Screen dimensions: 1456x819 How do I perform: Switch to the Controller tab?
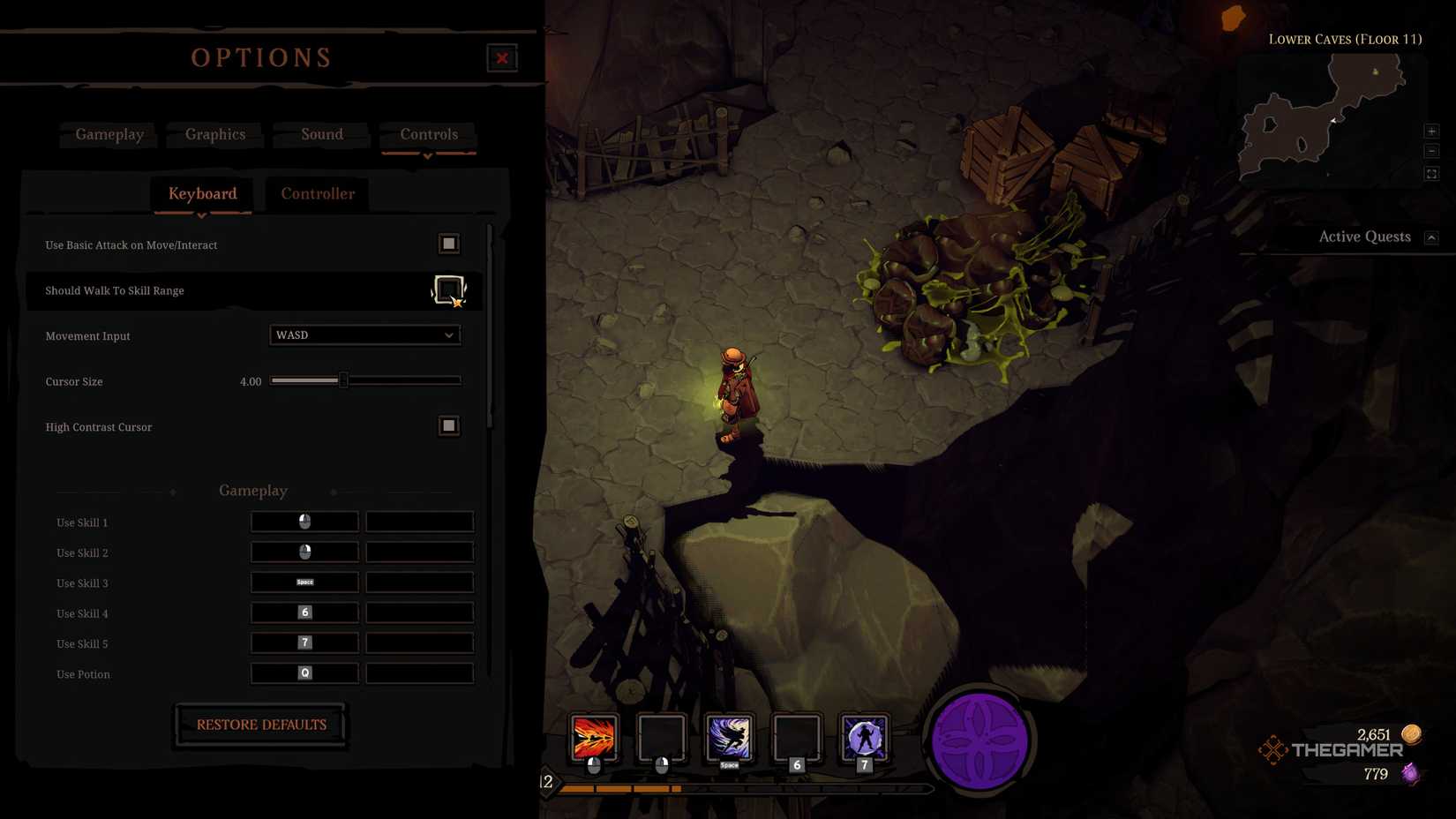pyautogui.click(x=317, y=193)
